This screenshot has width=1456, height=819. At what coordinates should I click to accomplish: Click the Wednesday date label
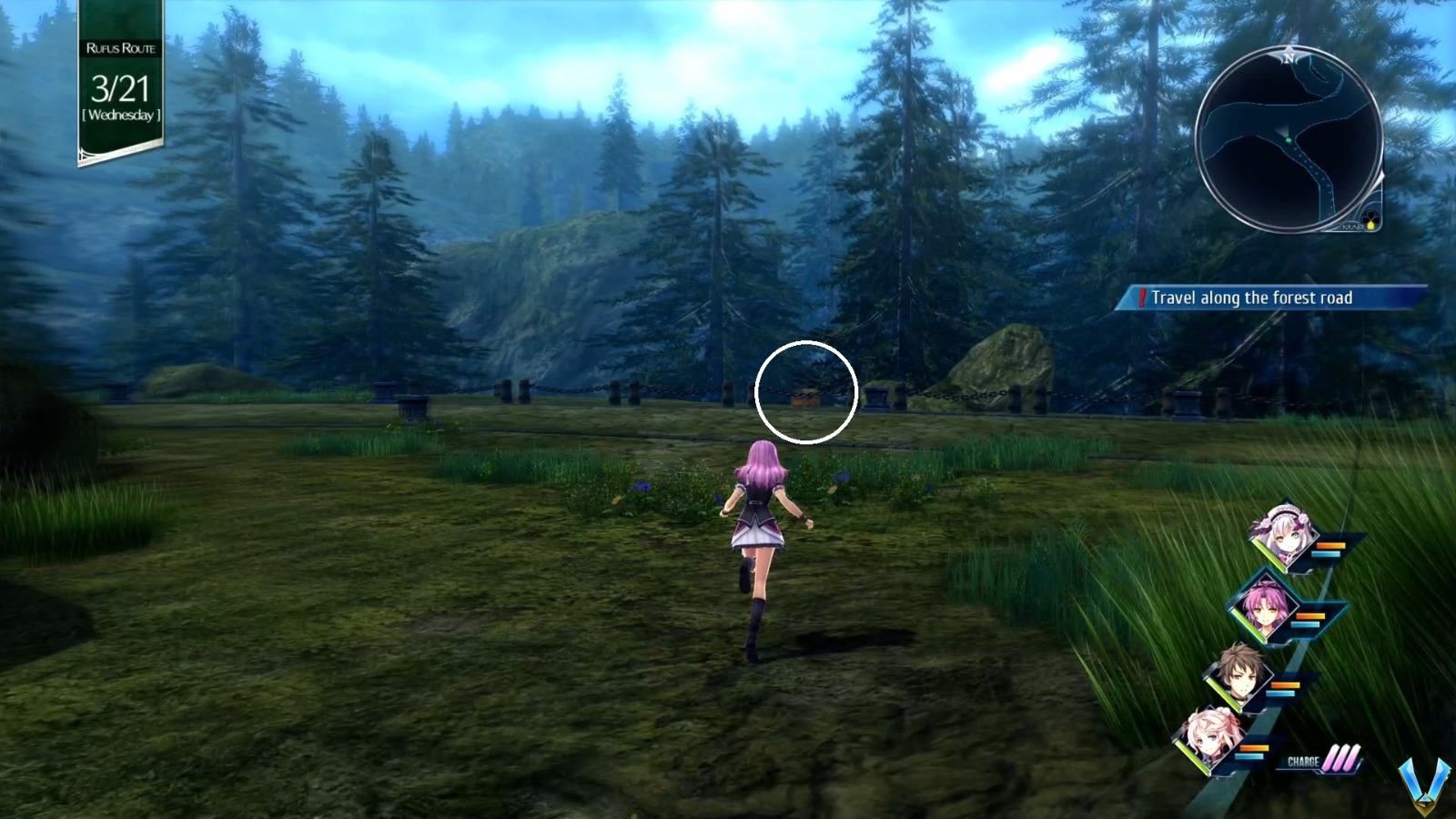click(120, 116)
